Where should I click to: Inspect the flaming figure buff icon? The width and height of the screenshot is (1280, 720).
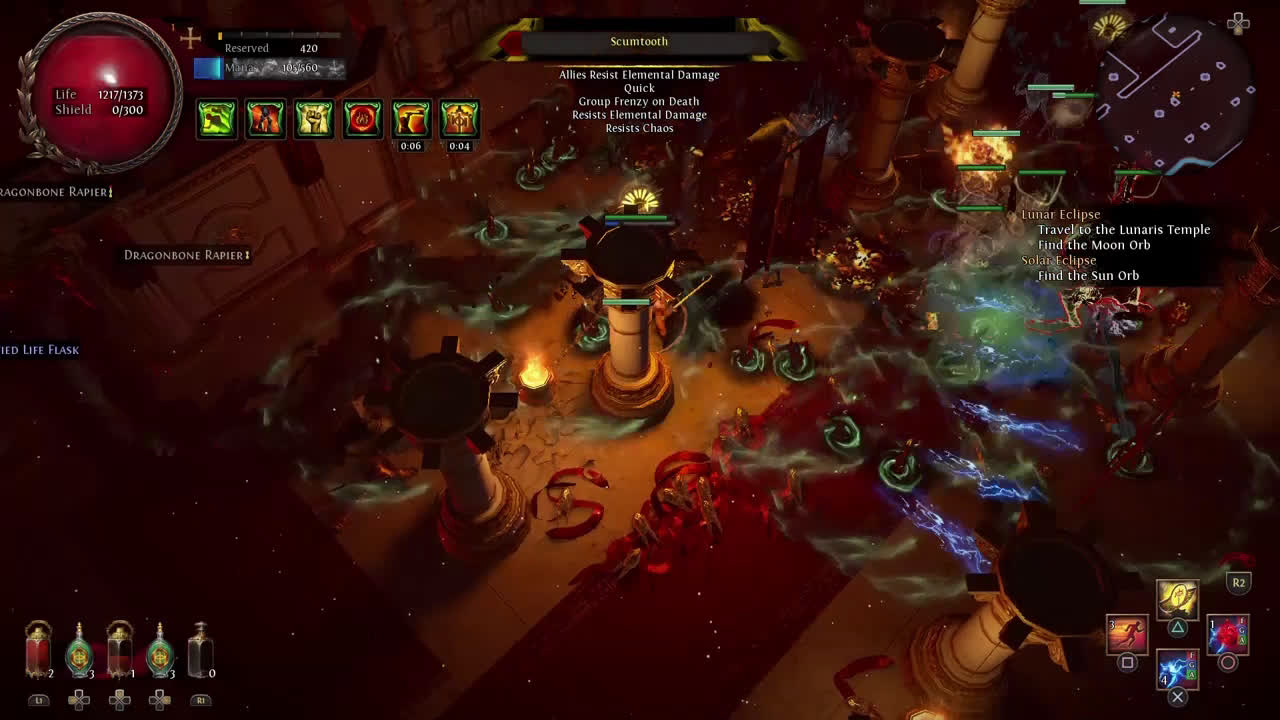coord(265,119)
